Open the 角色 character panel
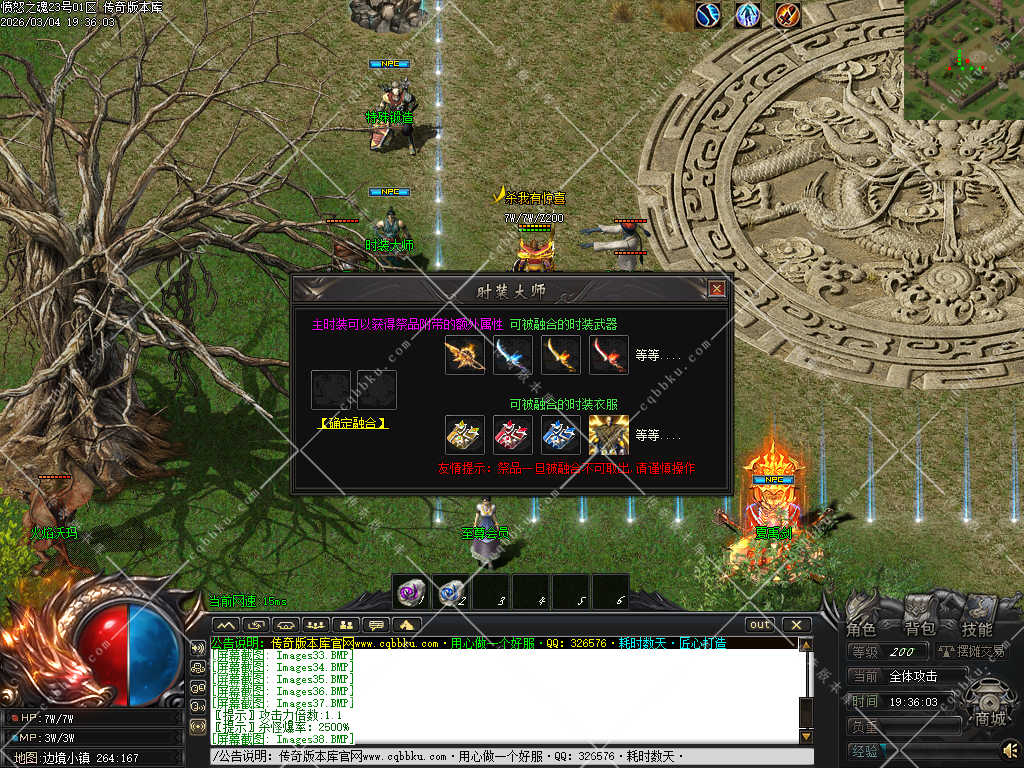 click(x=861, y=629)
